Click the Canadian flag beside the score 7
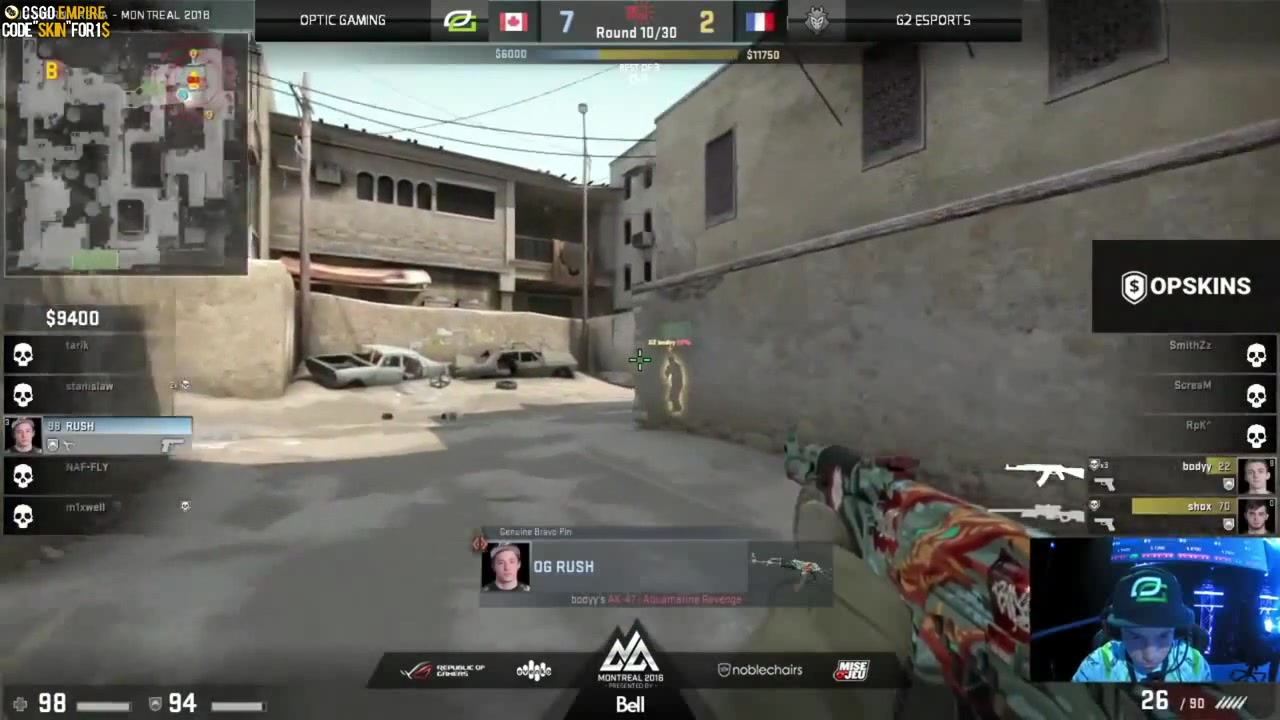This screenshot has height=720, width=1280. (x=513, y=20)
